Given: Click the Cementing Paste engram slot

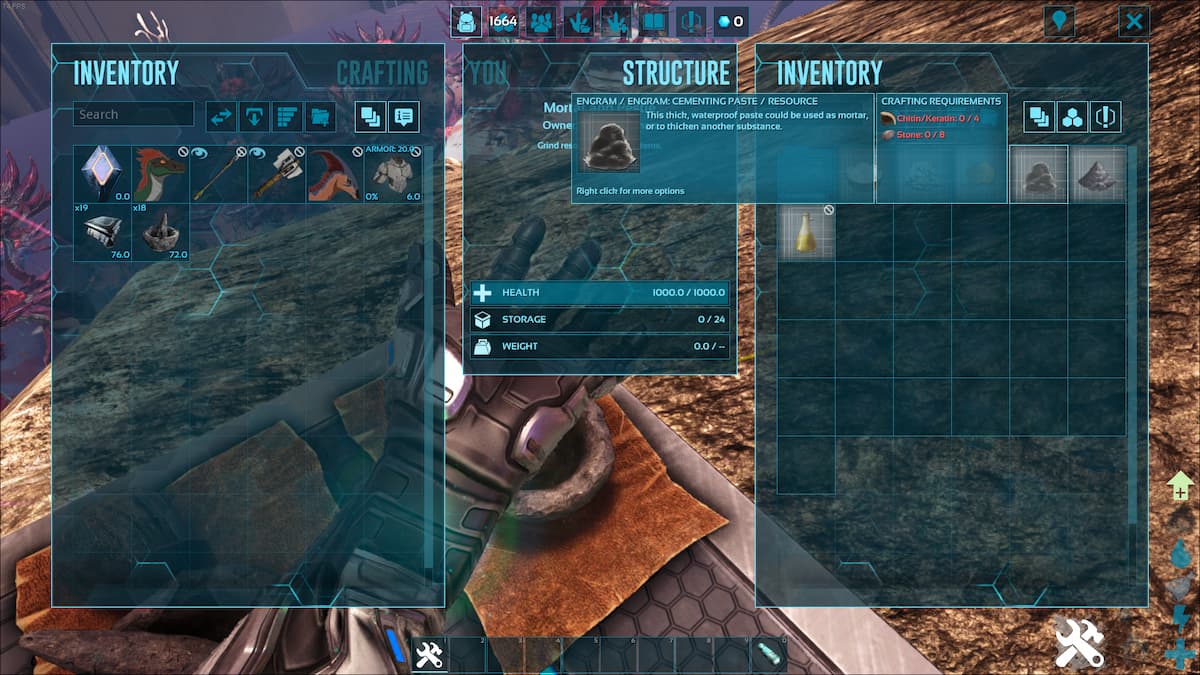Looking at the screenshot, I should 1038,175.
